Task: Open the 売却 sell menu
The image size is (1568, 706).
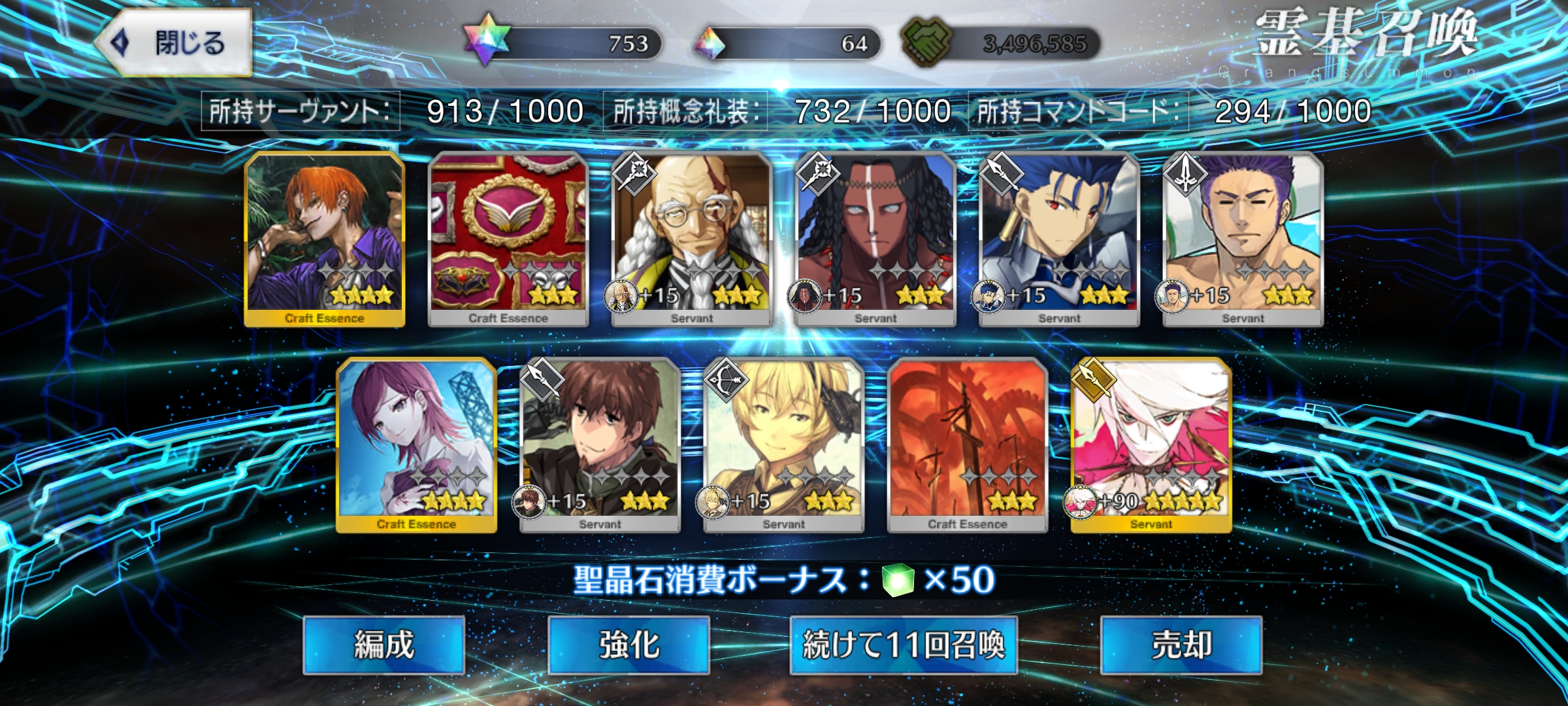Action: (x=1181, y=645)
